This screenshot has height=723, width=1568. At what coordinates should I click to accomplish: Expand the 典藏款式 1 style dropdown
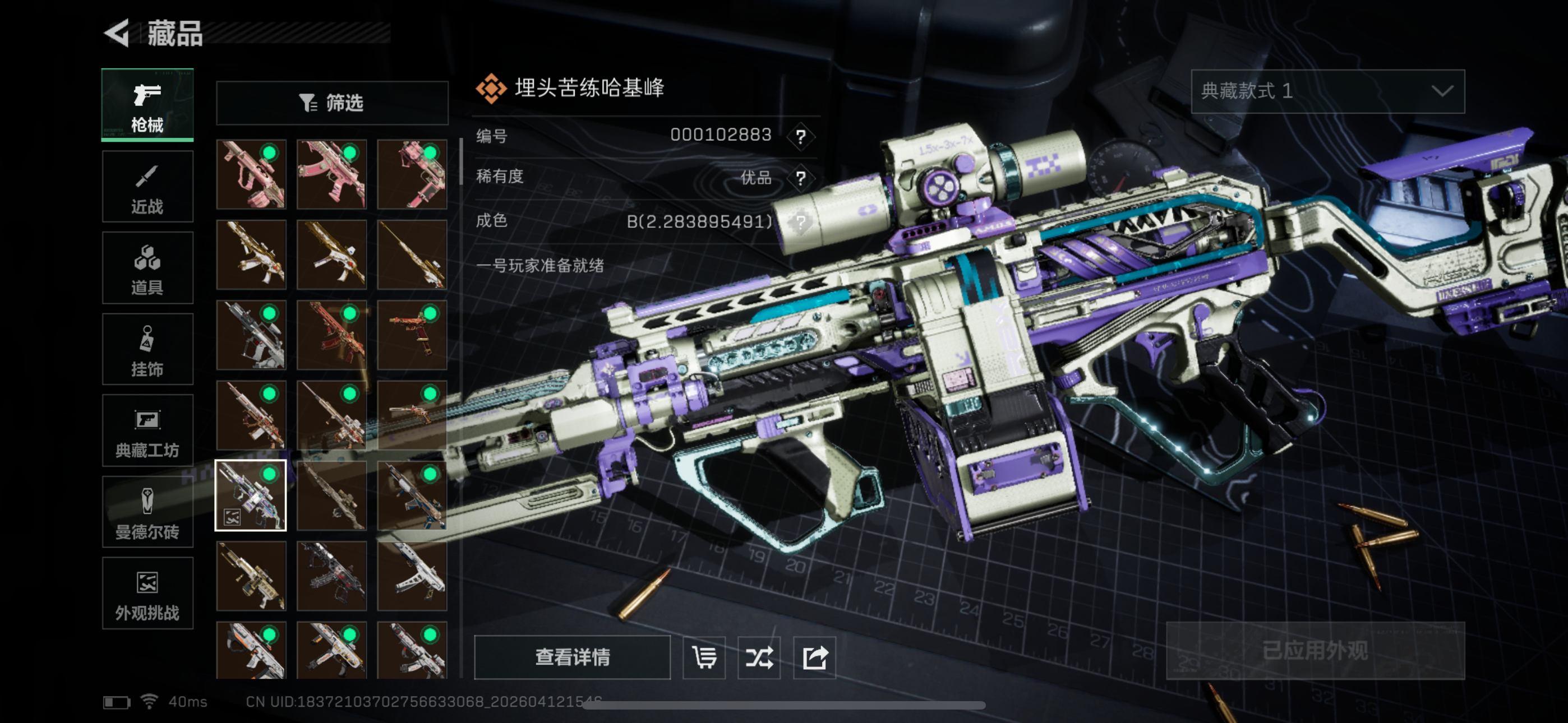[1327, 91]
